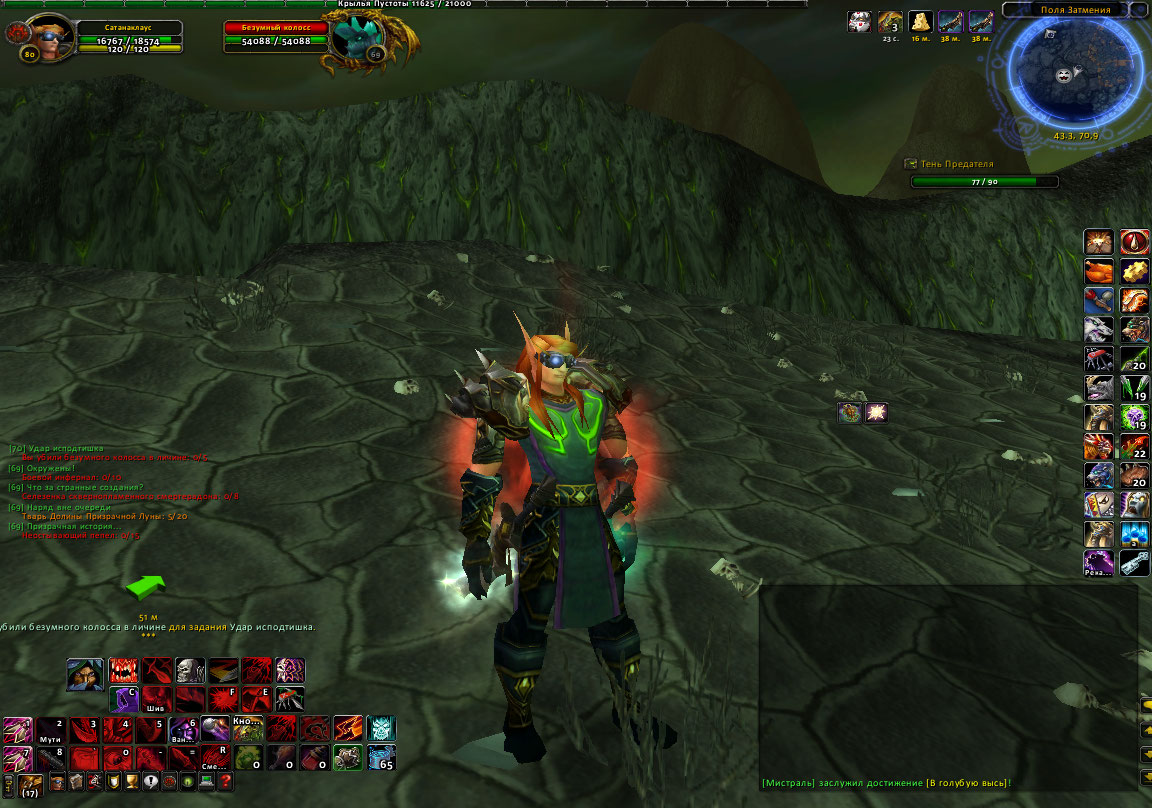The height and width of the screenshot is (808, 1152).
Task: Use the roasted chicken food item
Action: [1099, 271]
